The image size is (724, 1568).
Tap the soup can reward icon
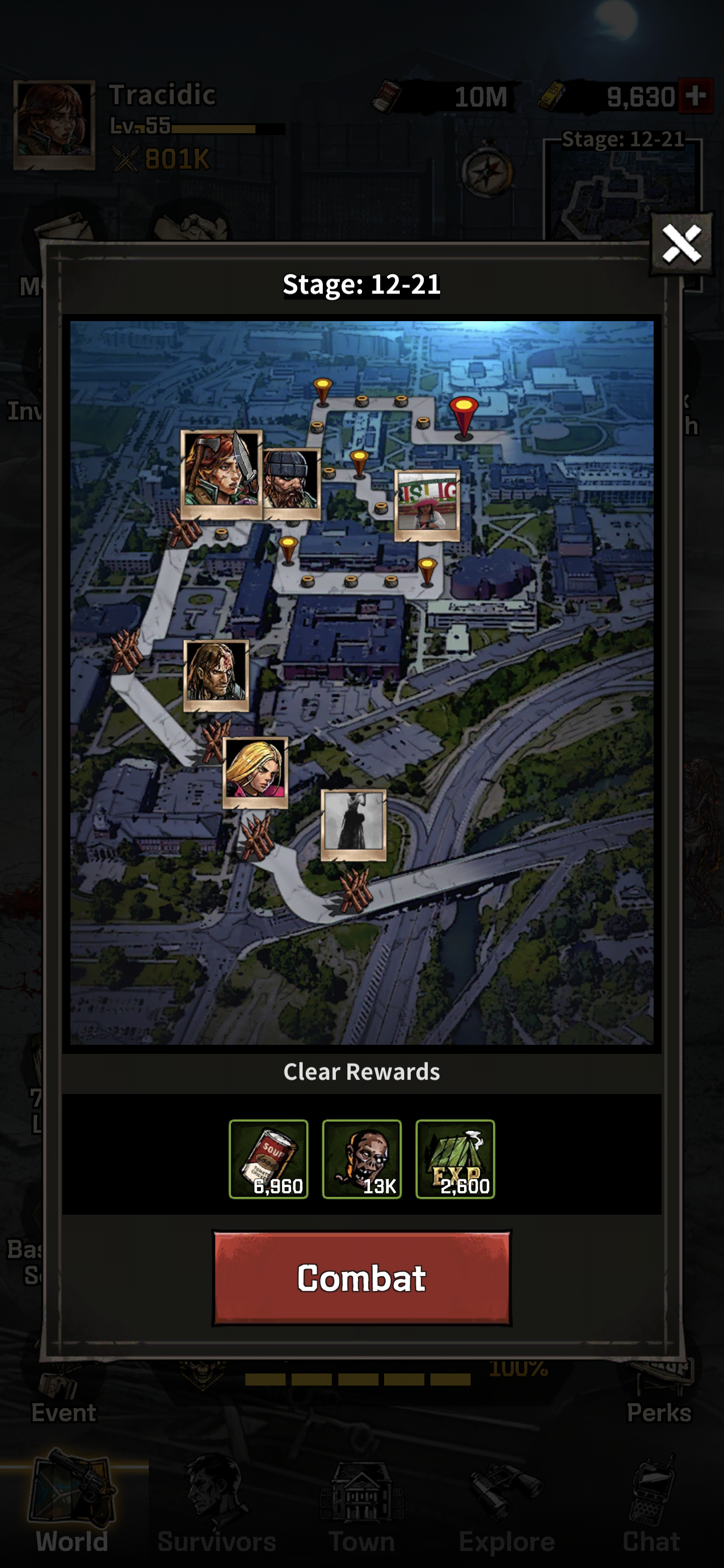tap(268, 1159)
